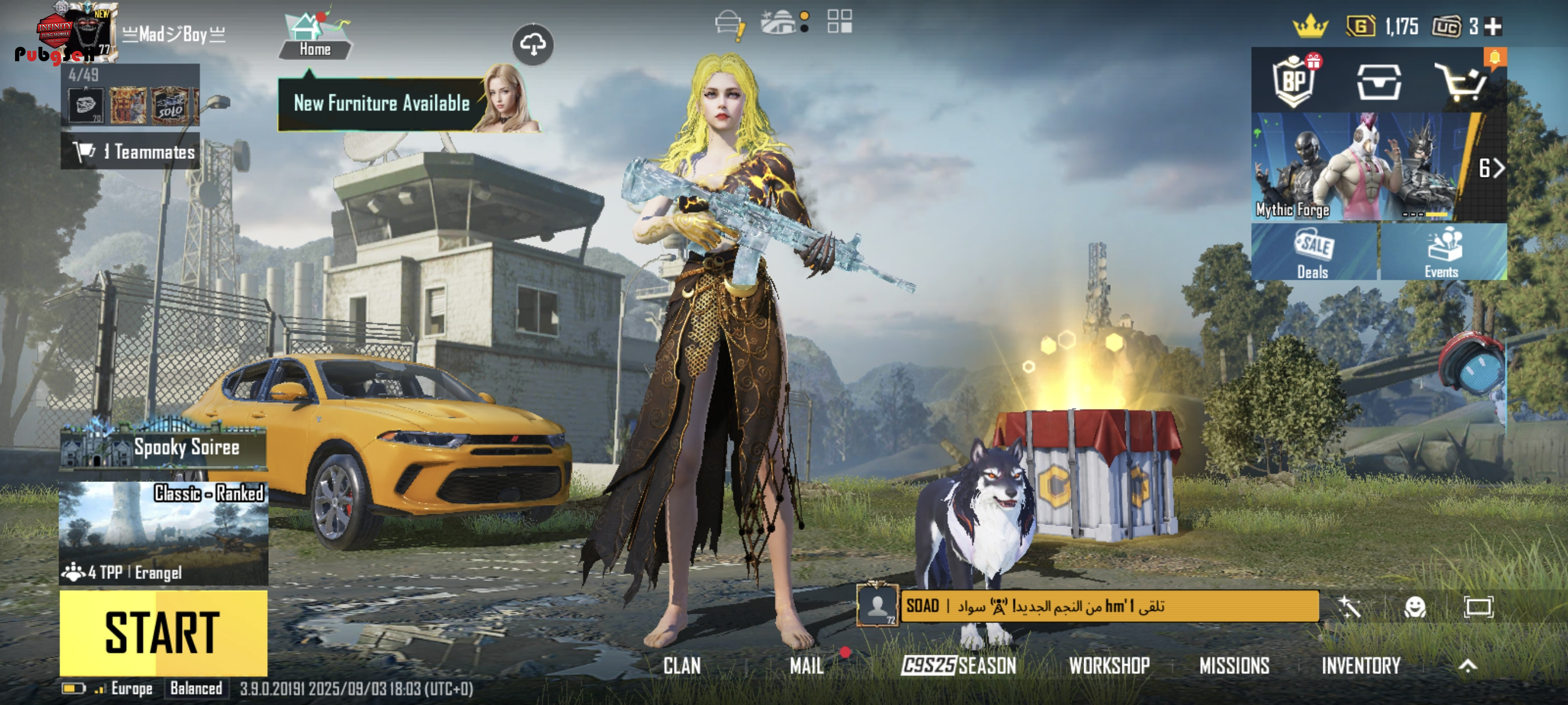
Task: Open the C9S25 SEASON page
Action: click(959, 666)
